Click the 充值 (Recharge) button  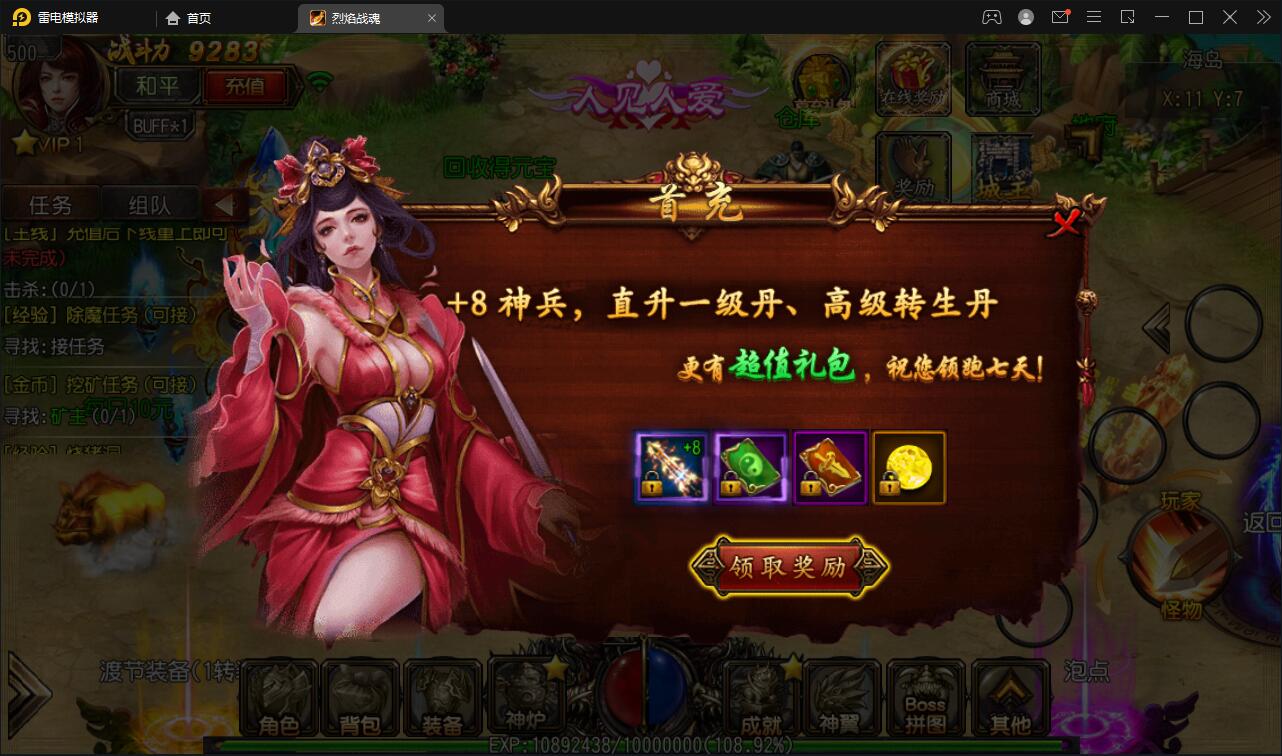coord(246,87)
